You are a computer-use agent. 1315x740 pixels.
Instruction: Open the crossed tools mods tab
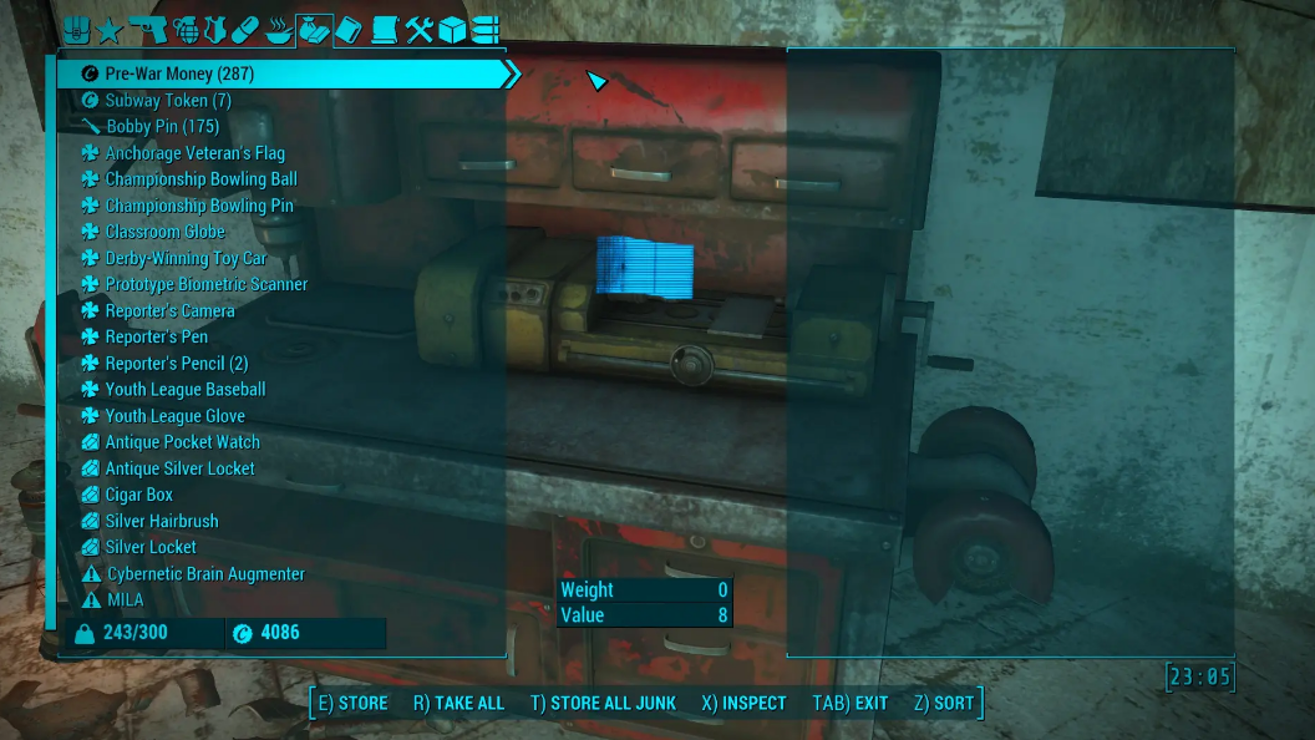click(x=419, y=30)
